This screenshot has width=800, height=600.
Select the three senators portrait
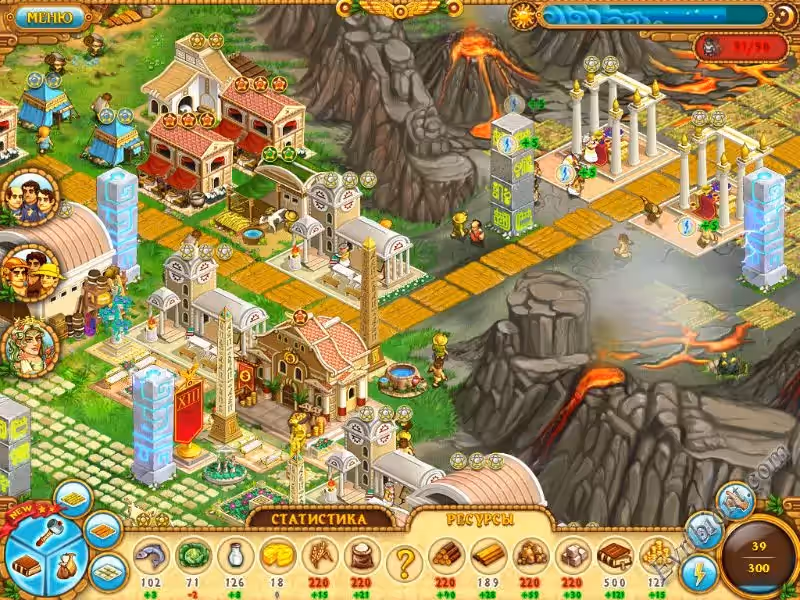[29, 196]
